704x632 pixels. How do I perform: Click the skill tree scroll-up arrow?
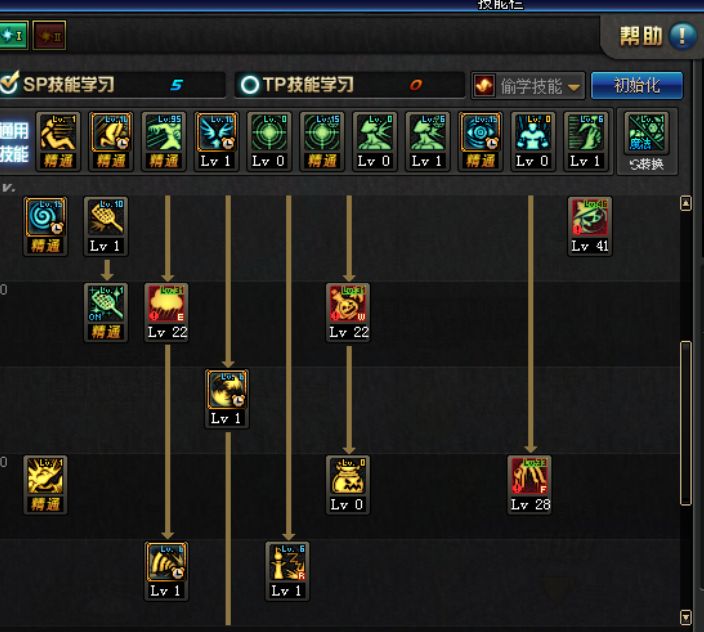[685, 203]
